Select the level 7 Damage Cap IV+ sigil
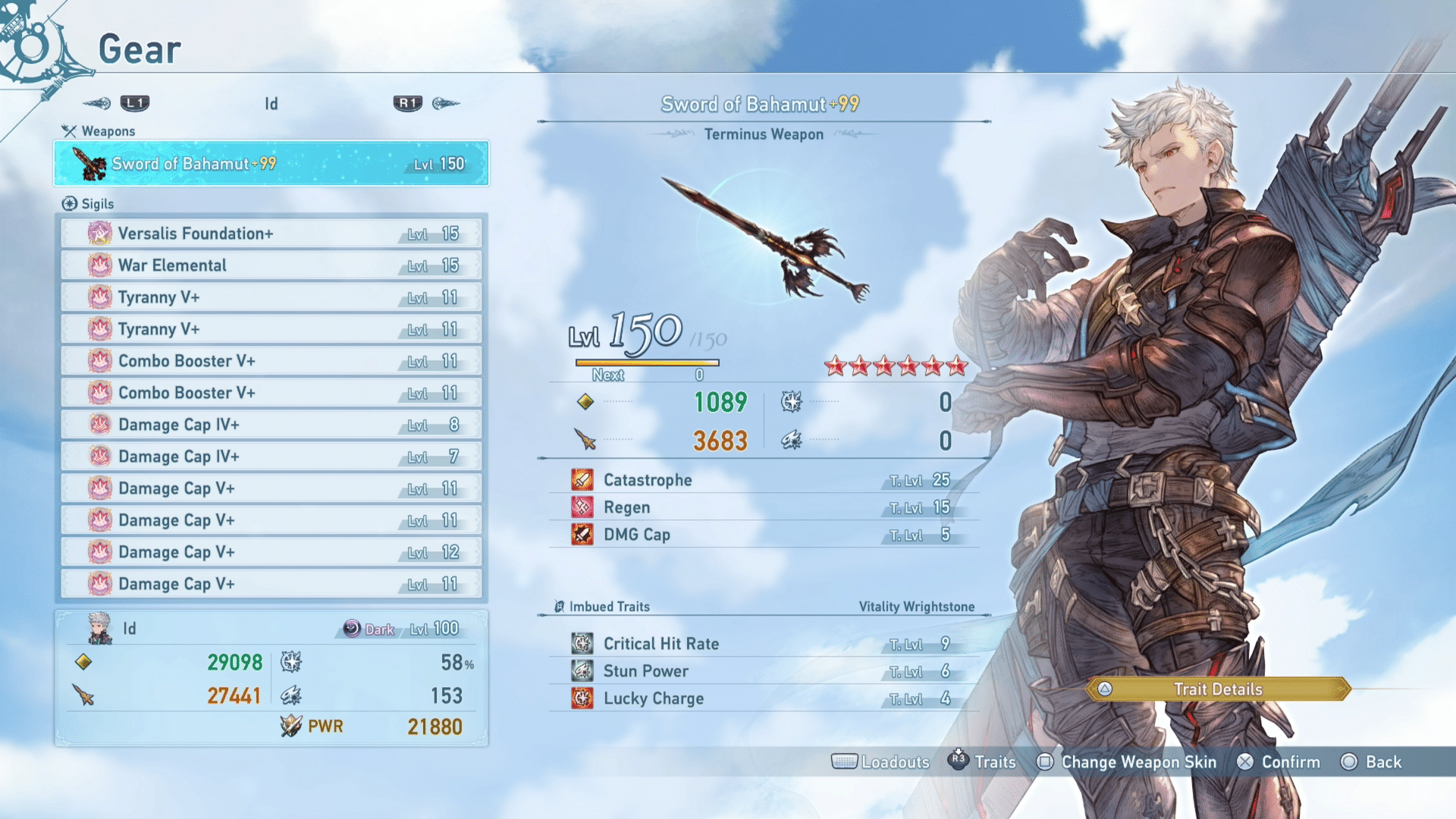This screenshot has width=1456, height=819. (271, 457)
